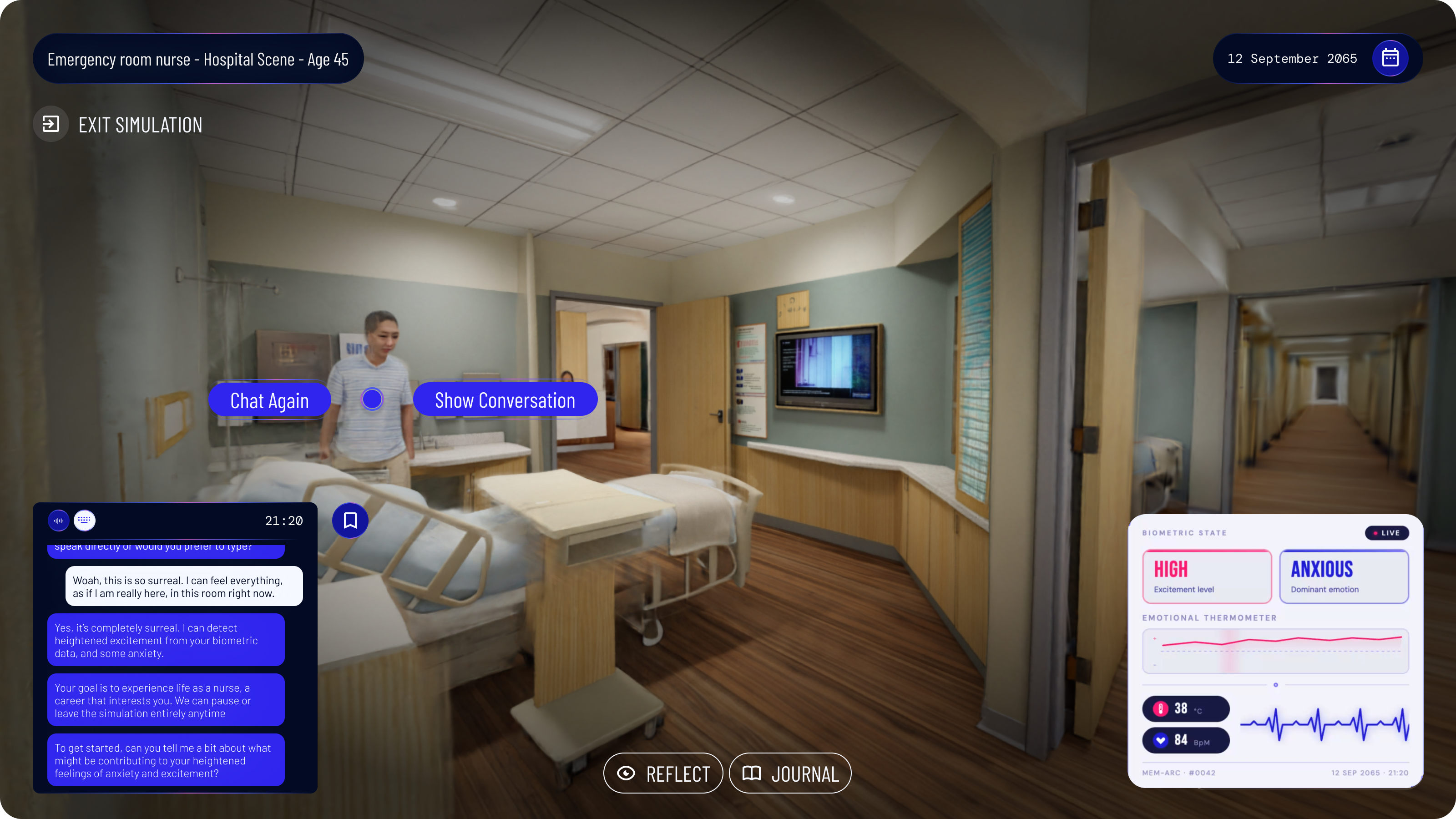
Task: Select the High excitement level card
Action: pyautogui.click(x=1207, y=576)
